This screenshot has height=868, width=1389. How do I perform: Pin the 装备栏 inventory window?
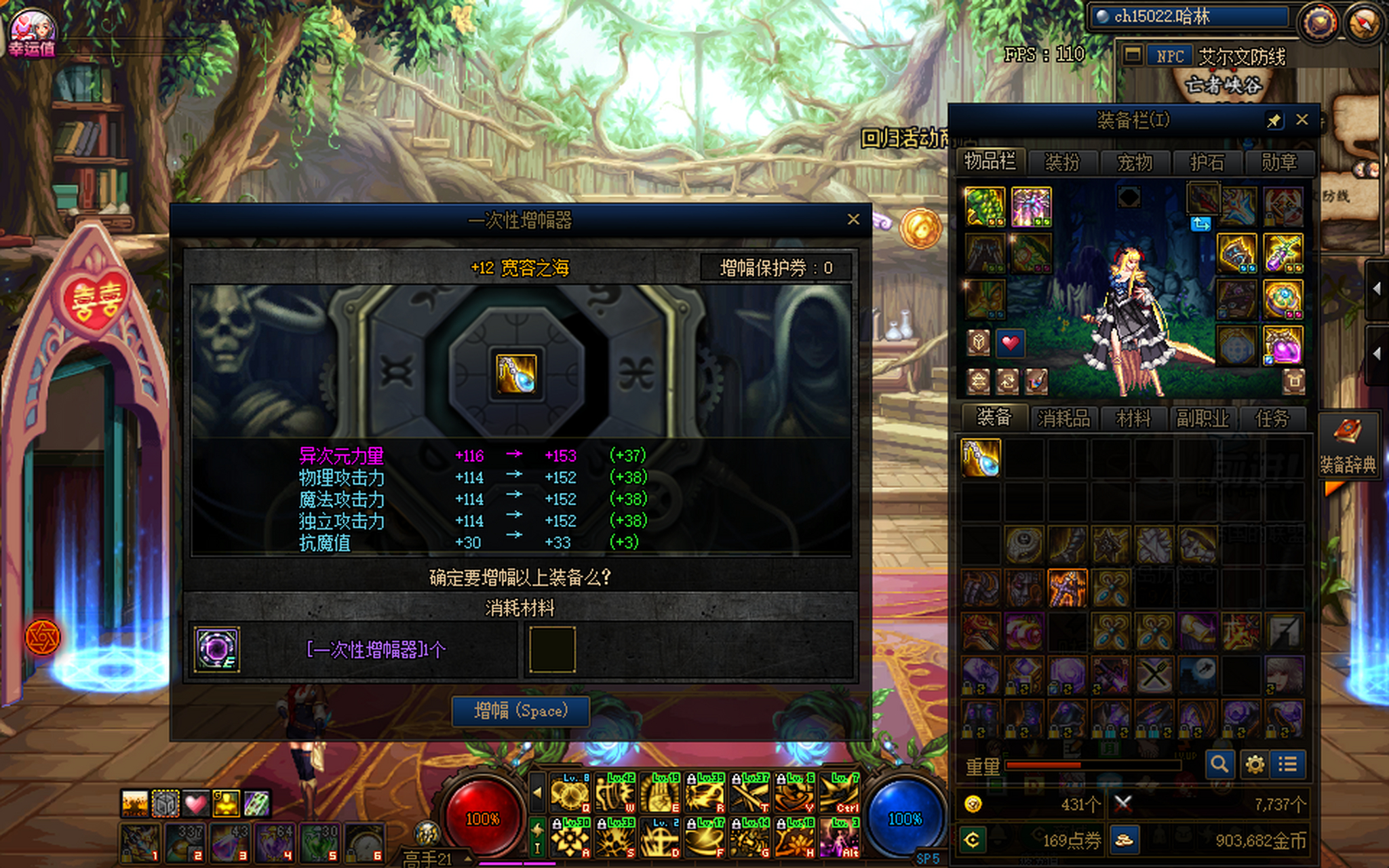click(x=1274, y=121)
